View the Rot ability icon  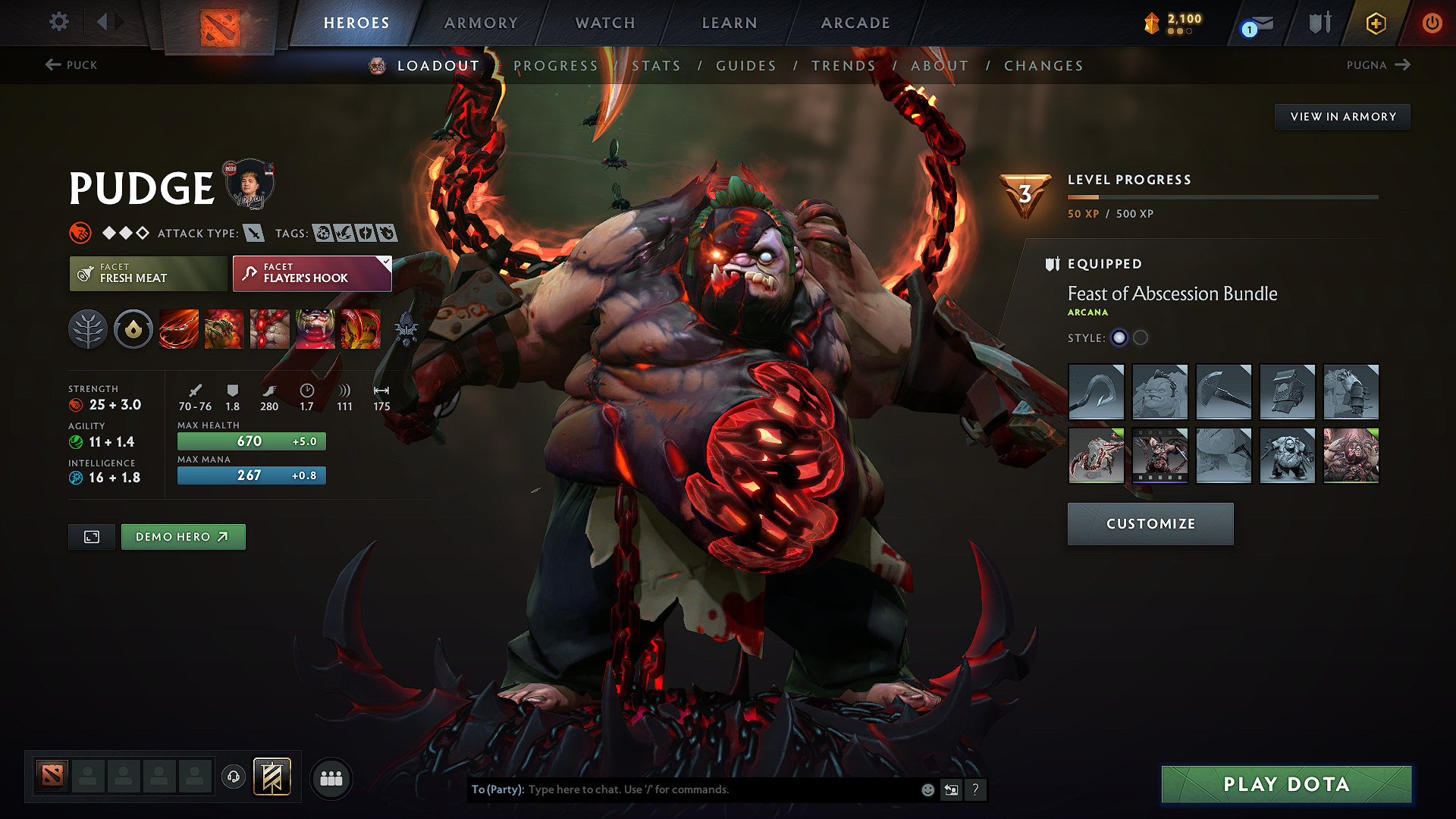pyautogui.click(x=224, y=329)
